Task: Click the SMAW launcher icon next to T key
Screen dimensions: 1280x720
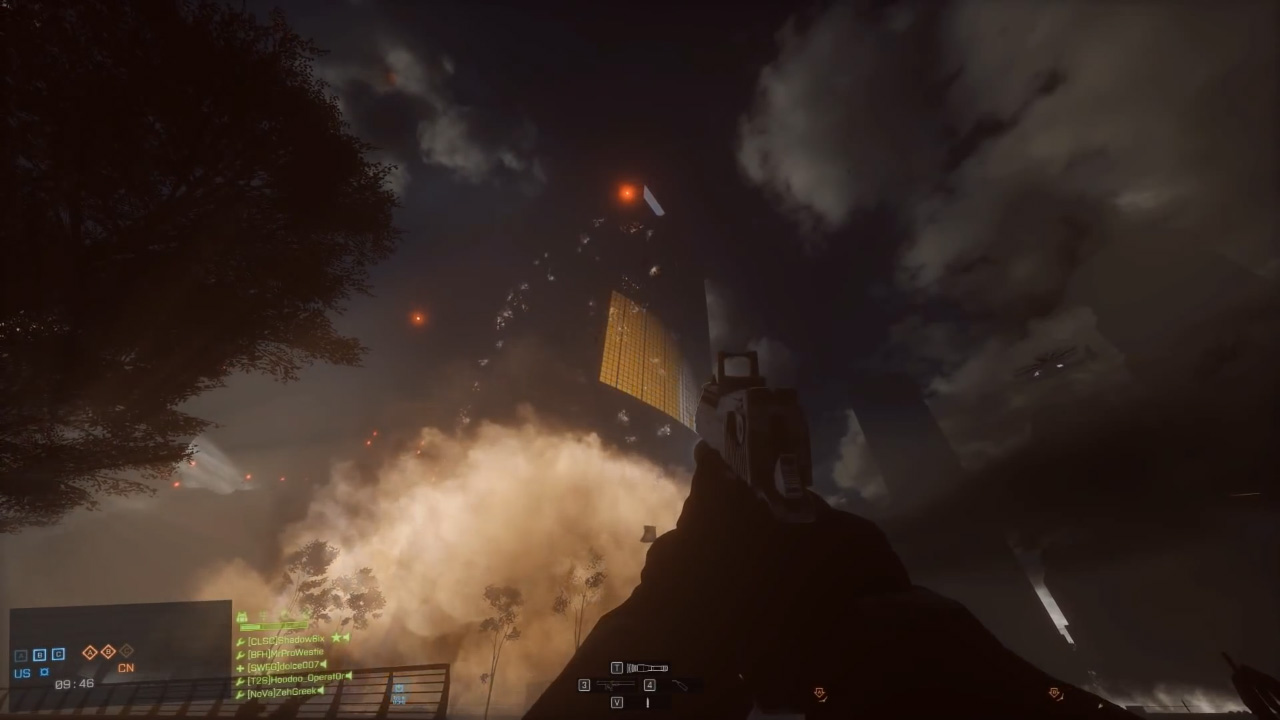Action: pos(647,668)
